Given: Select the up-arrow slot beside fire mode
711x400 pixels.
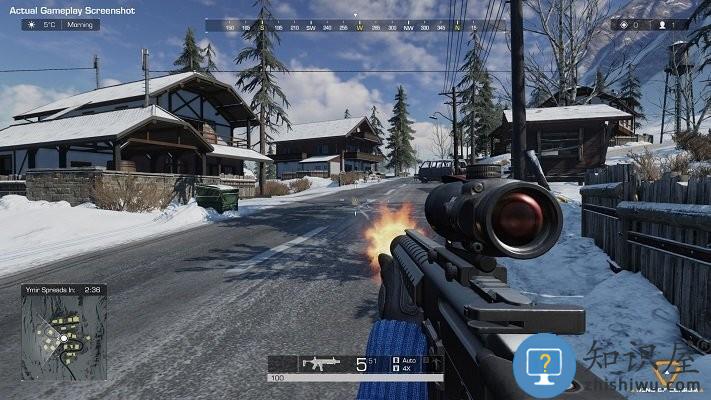Looking at the screenshot, I should (x=435, y=363).
